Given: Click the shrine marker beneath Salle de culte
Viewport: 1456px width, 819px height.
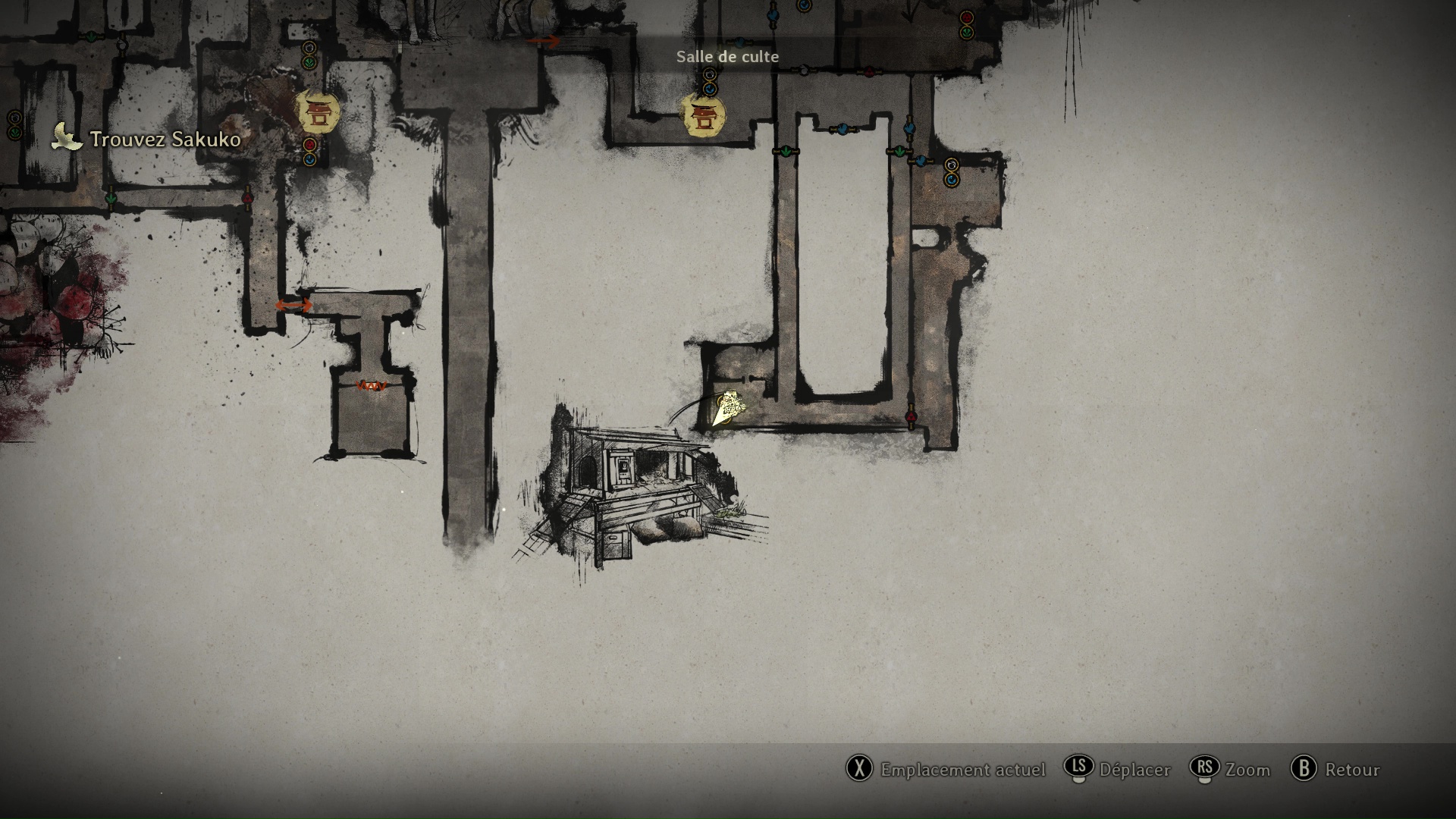Looking at the screenshot, I should point(704,116).
